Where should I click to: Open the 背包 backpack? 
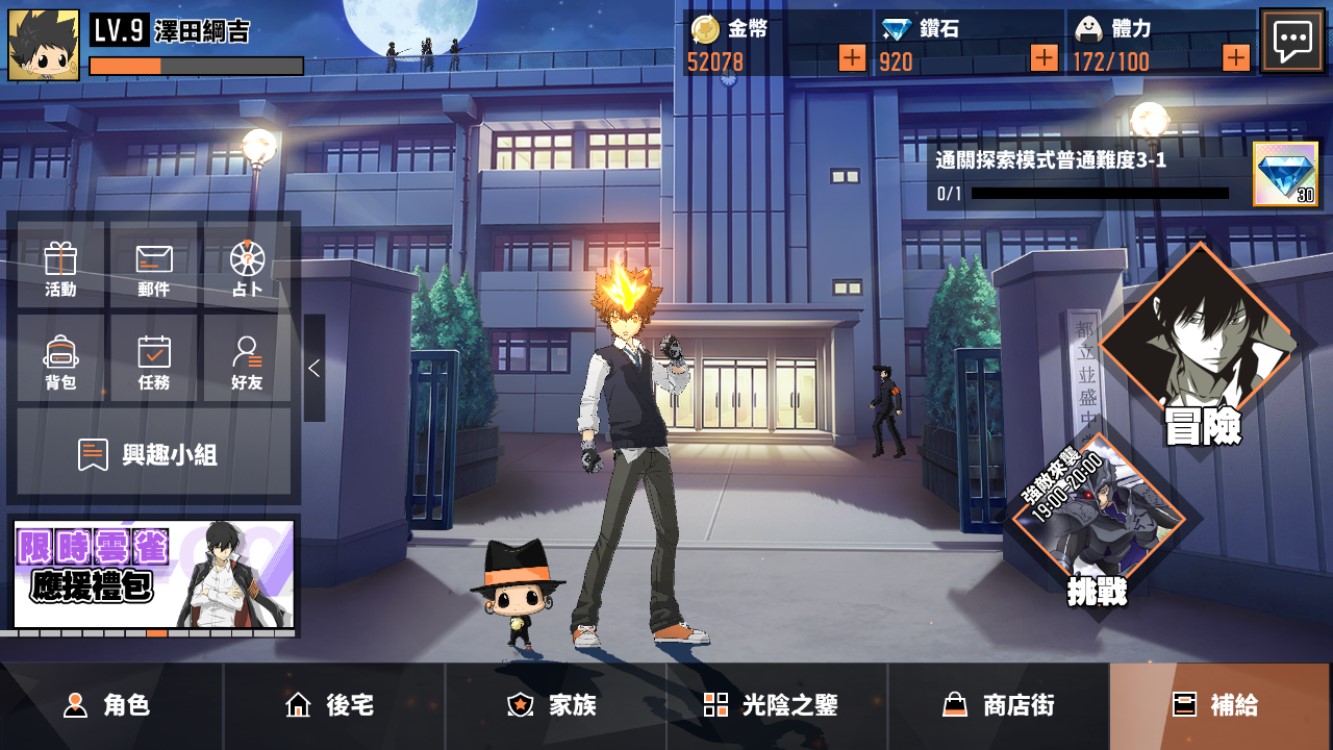point(61,361)
